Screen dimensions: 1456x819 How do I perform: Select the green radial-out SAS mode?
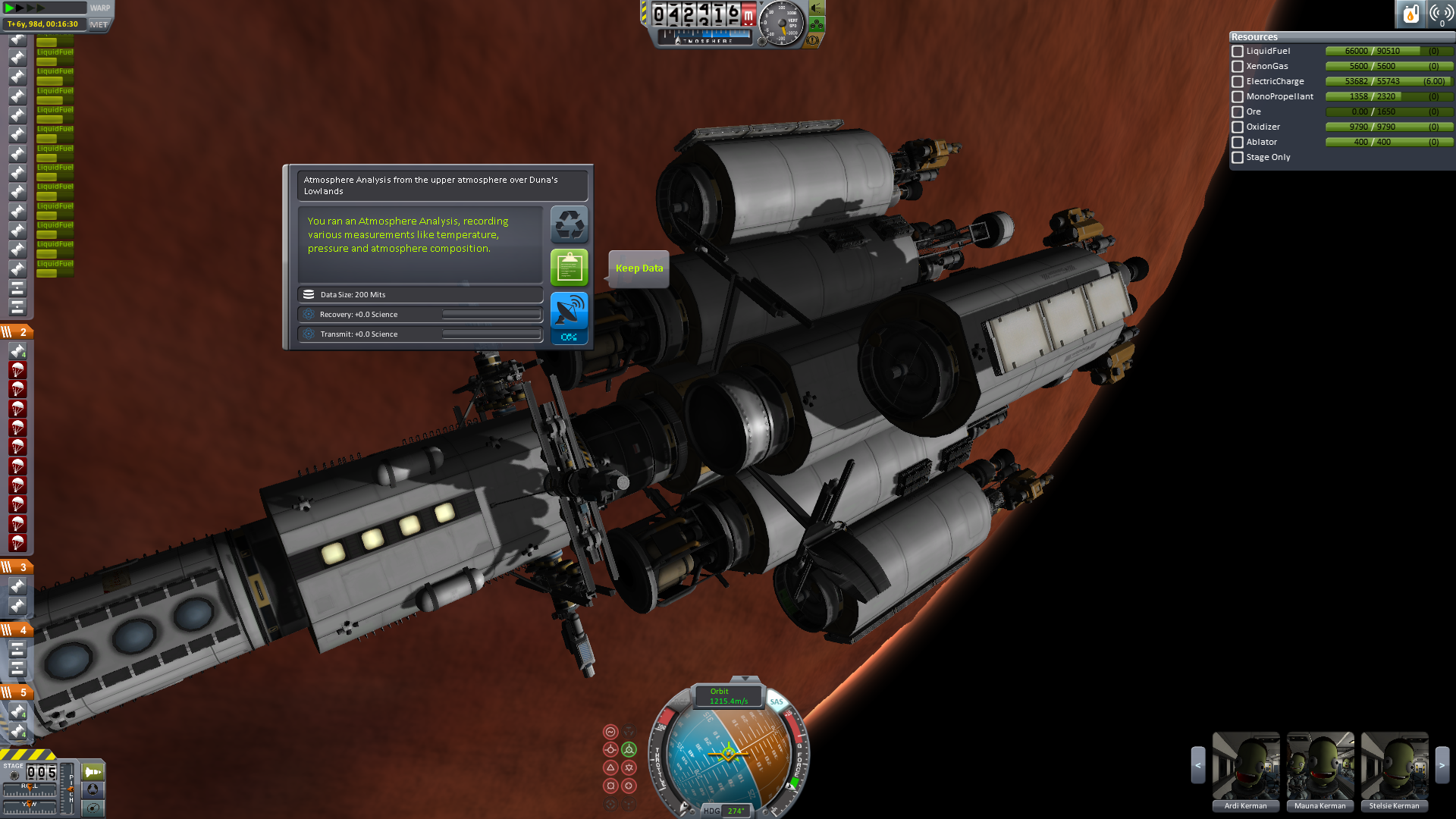pyautogui.click(x=629, y=750)
